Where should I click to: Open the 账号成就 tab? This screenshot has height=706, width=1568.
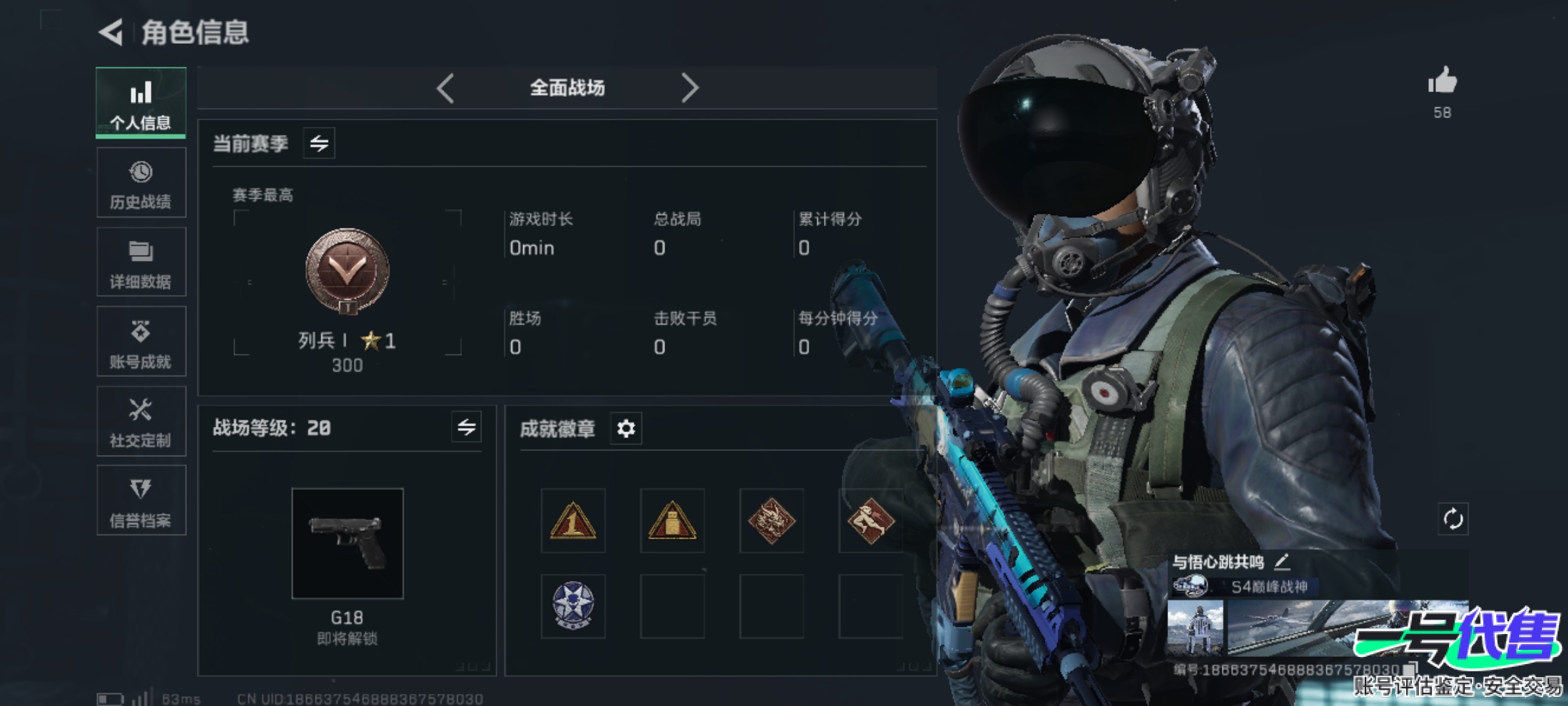click(x=141, y=342)
